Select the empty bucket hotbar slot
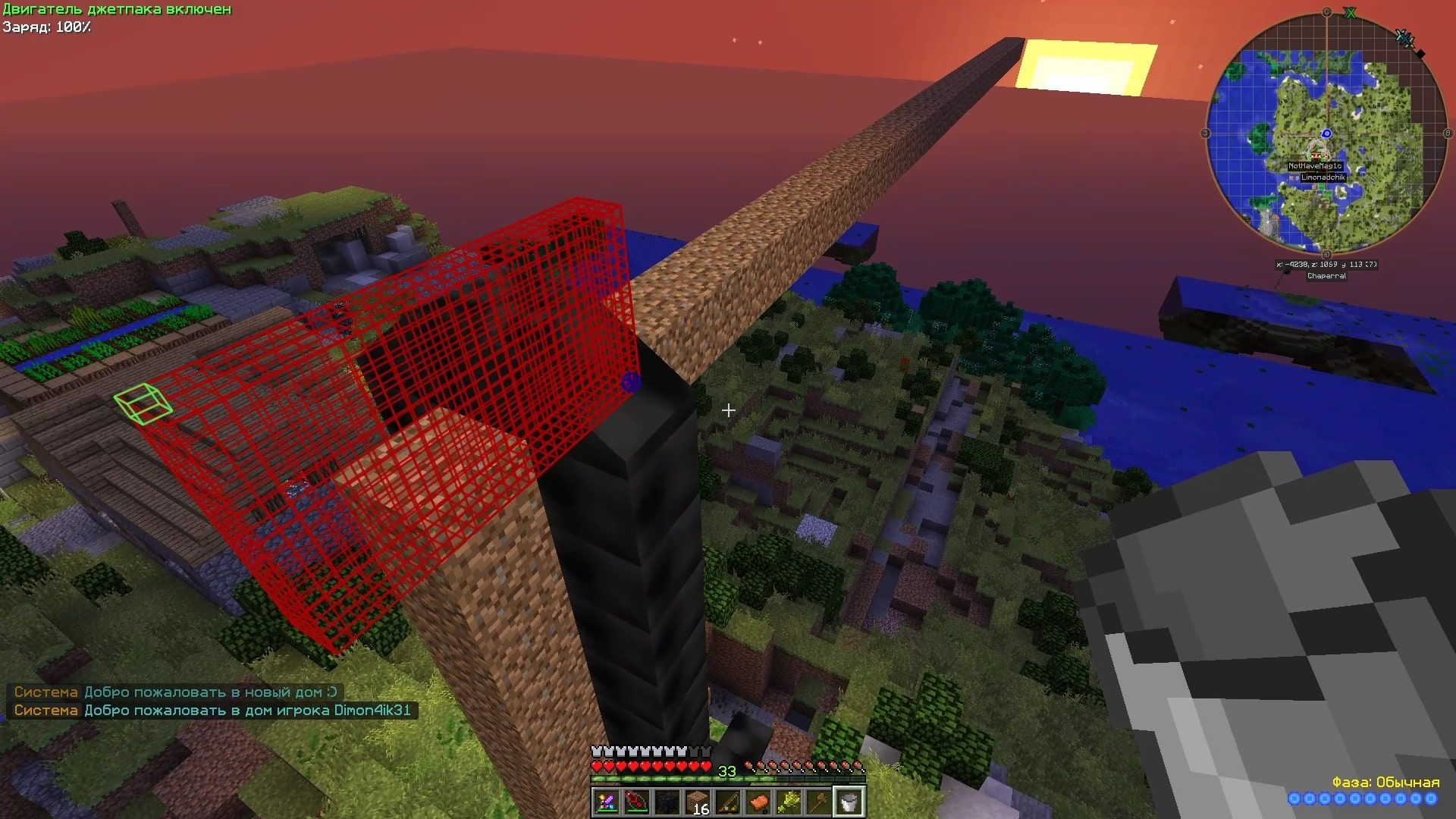Image resolution: width=1456 pixels, height=819 pixels. (849, 802)
